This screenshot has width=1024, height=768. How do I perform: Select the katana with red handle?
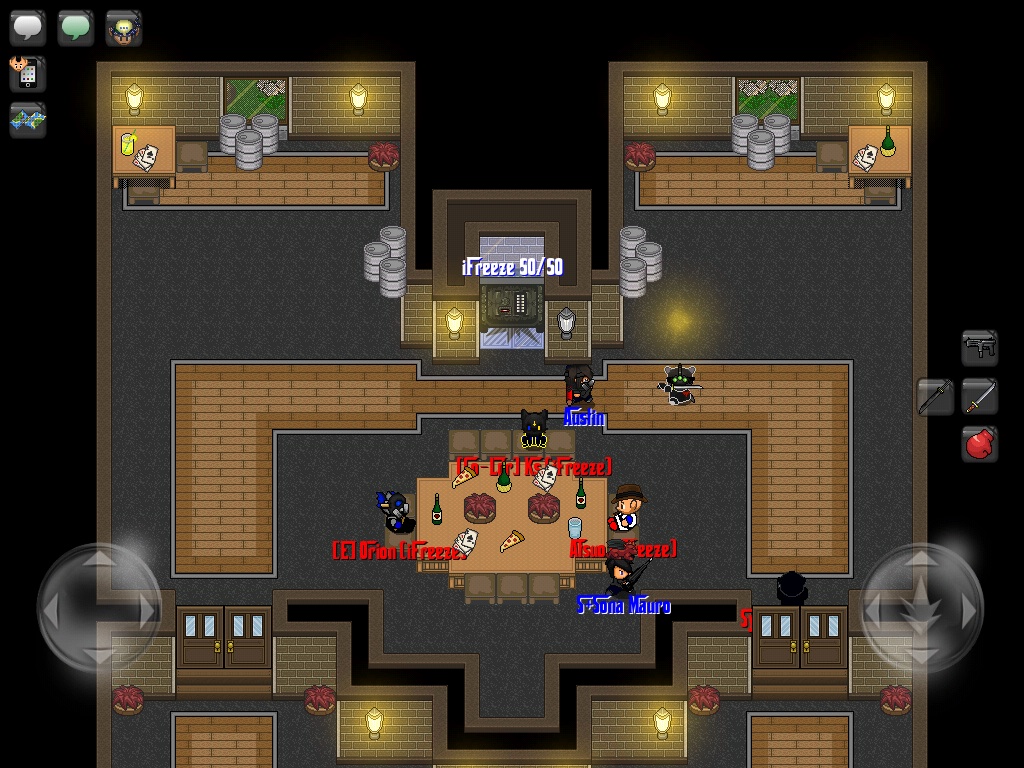click(x=980, y=397)
